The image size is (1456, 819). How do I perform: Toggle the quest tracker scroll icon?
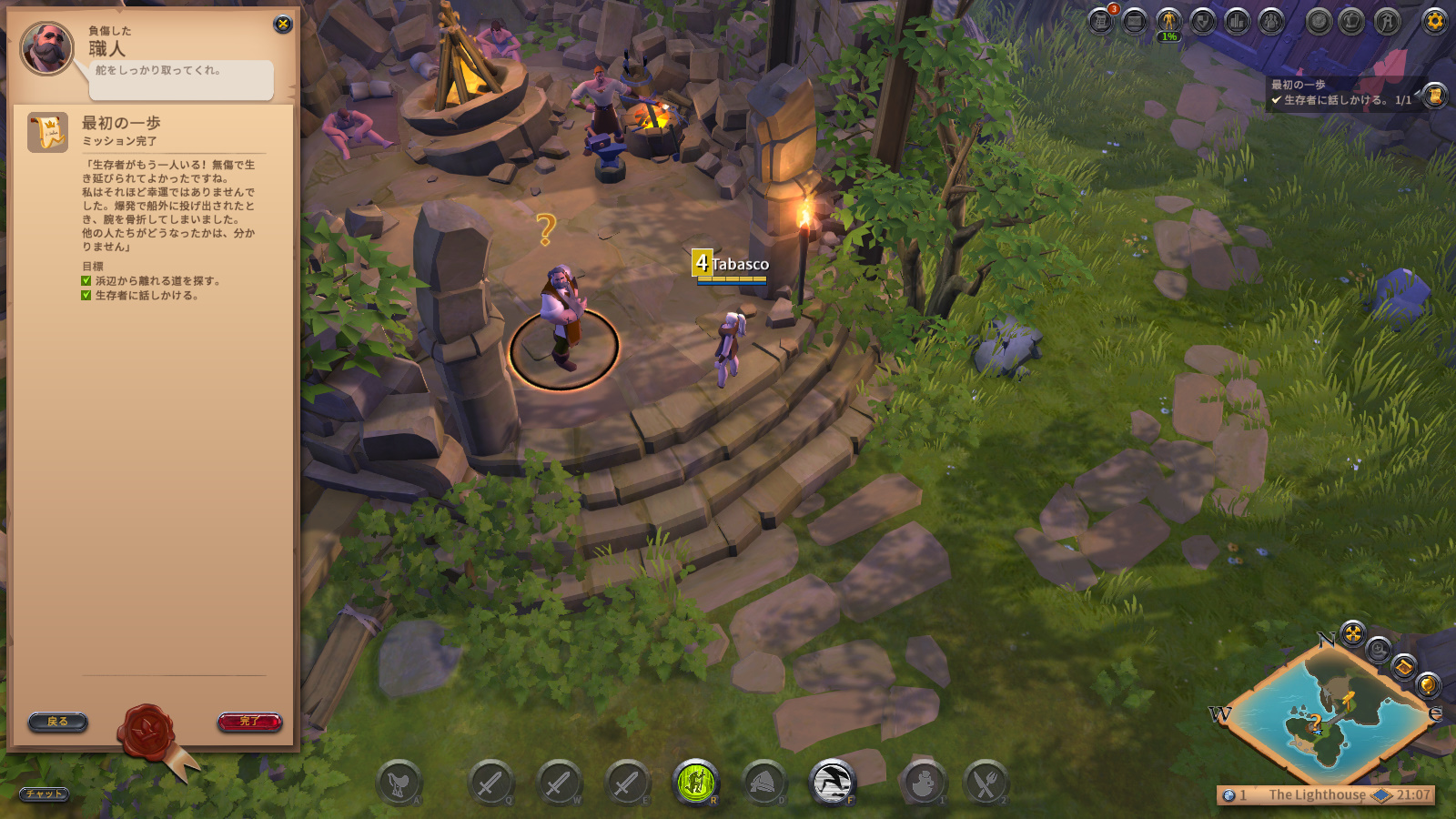point(1435,95)
